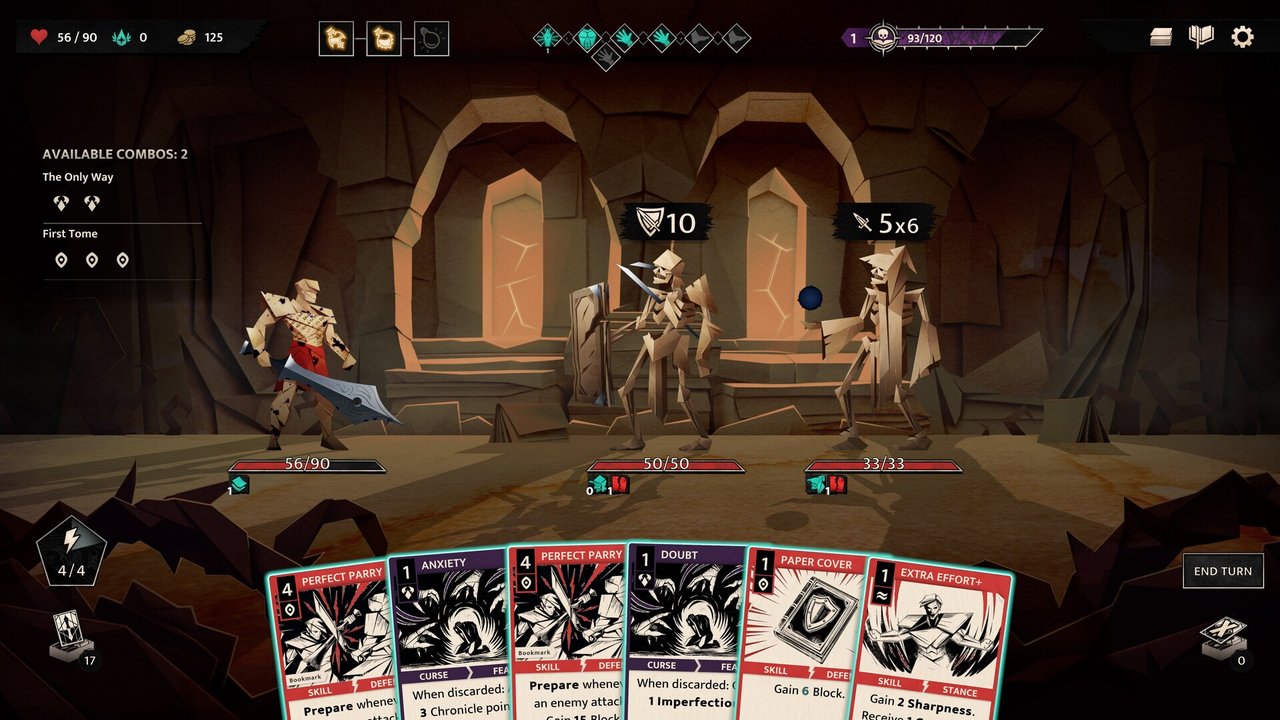This screenshot has height=720, width=1280.
Task: Click the End Turn button
Action: 1222,571
